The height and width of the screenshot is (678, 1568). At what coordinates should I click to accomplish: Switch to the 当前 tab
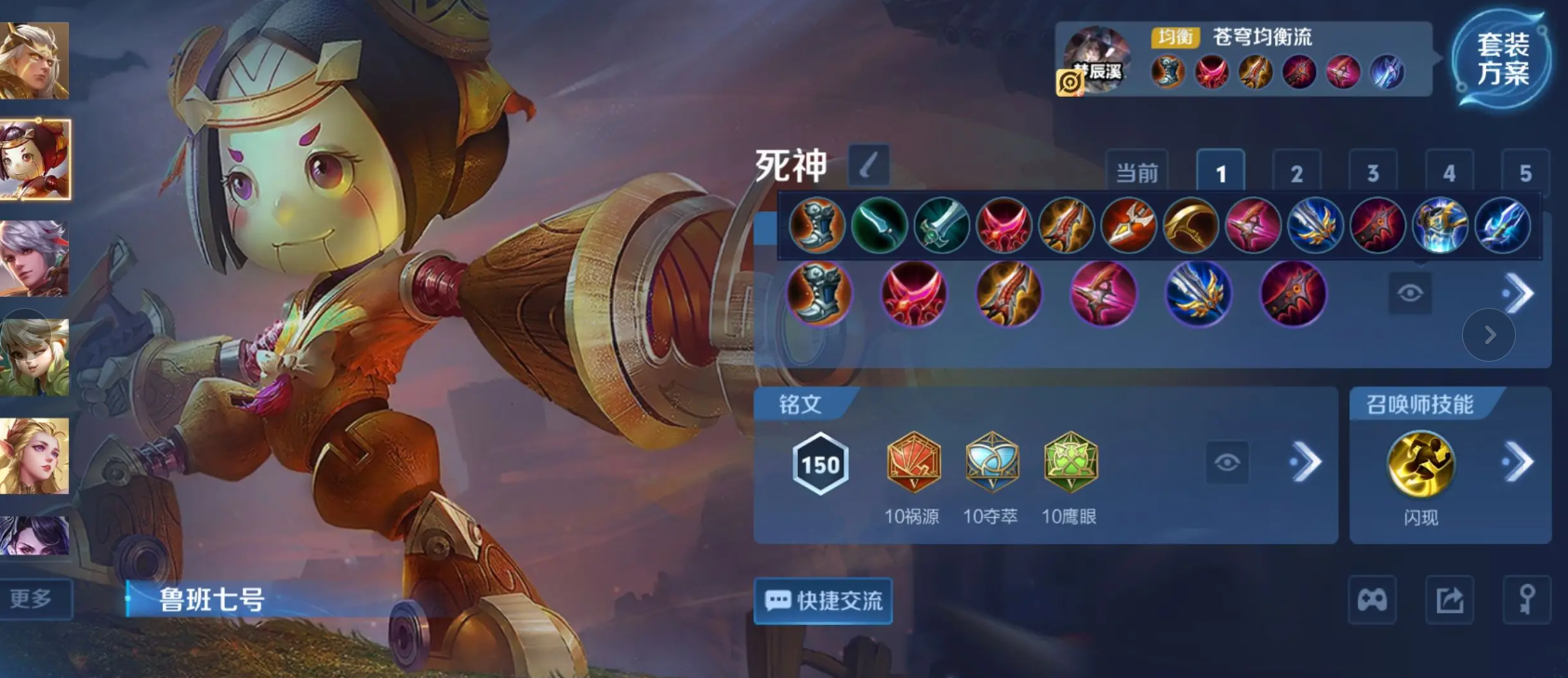point(1136,170)
